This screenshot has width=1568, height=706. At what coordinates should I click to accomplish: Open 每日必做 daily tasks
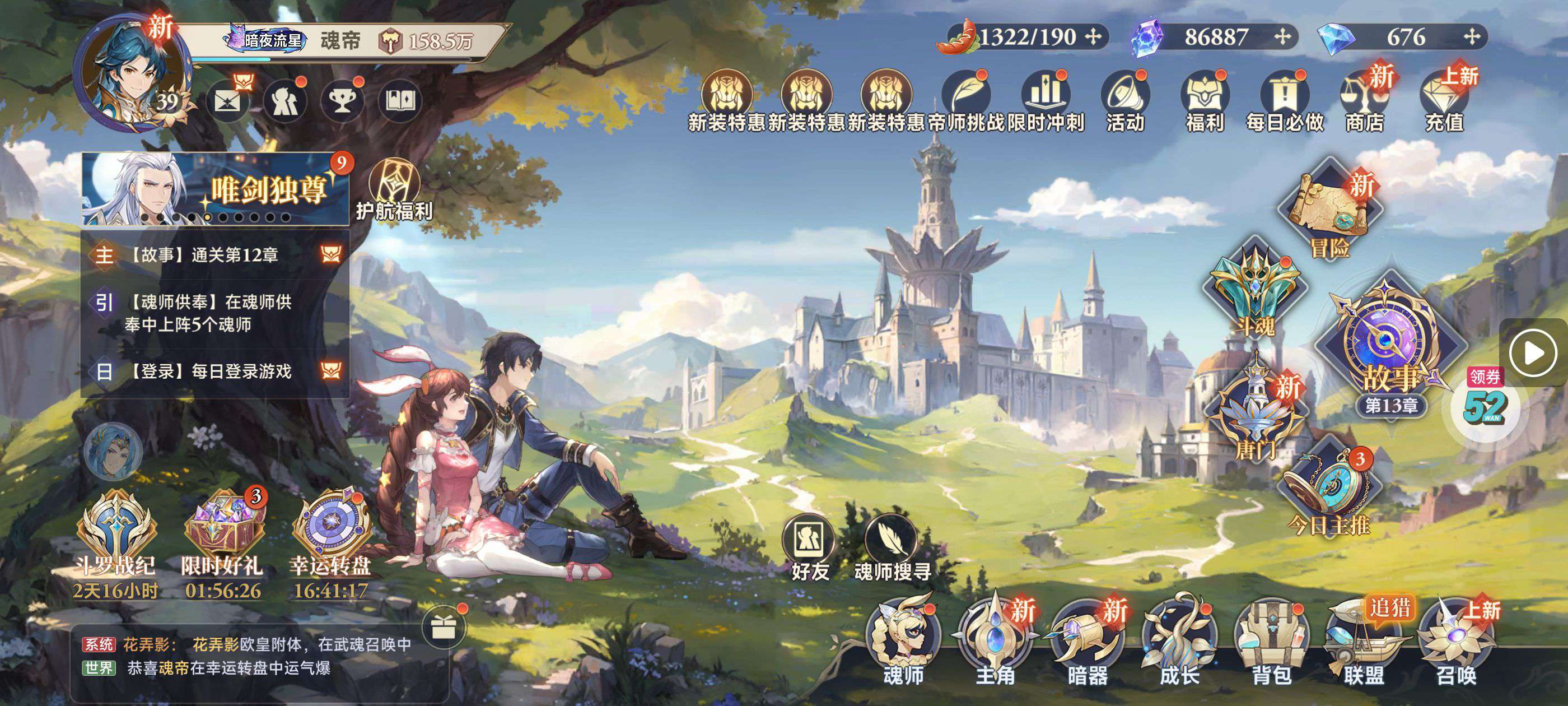tap(1284, 100)
